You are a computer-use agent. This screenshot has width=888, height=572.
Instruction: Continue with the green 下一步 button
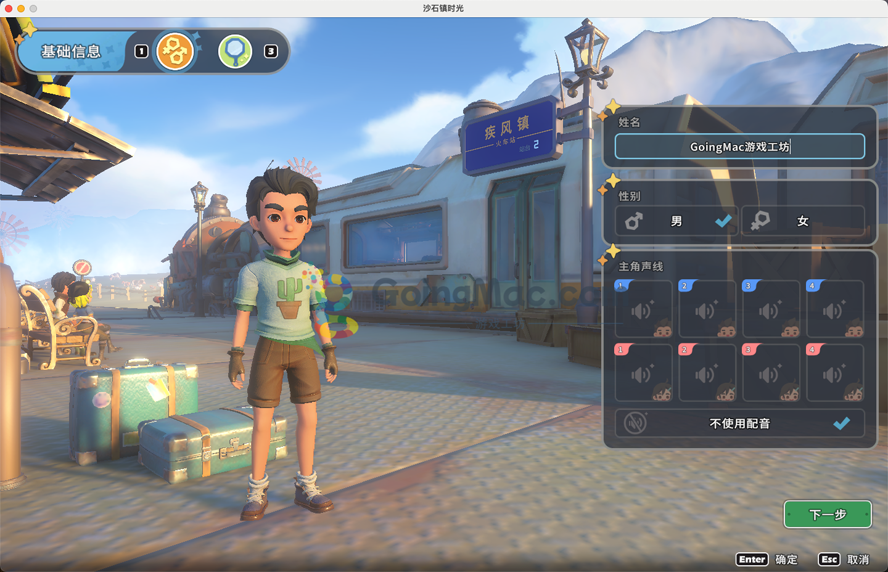827,514
